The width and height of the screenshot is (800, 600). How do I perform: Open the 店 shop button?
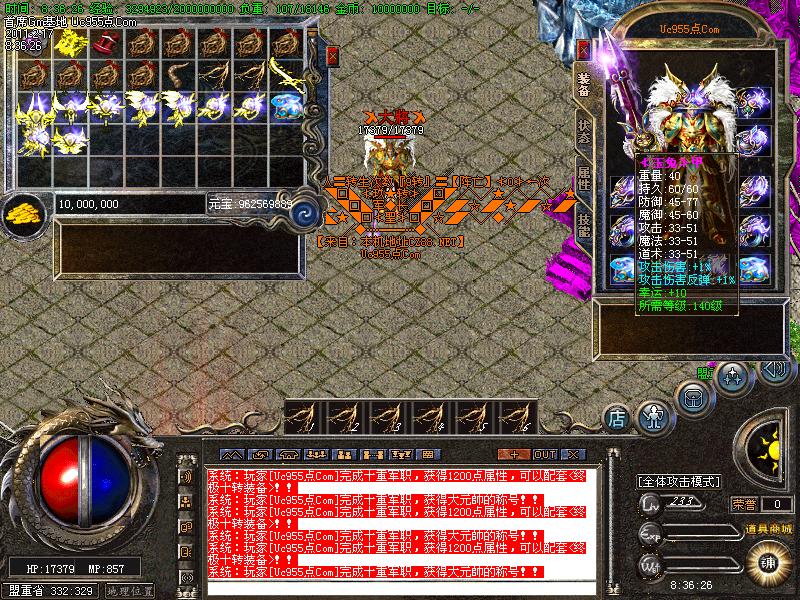point(617,416)
